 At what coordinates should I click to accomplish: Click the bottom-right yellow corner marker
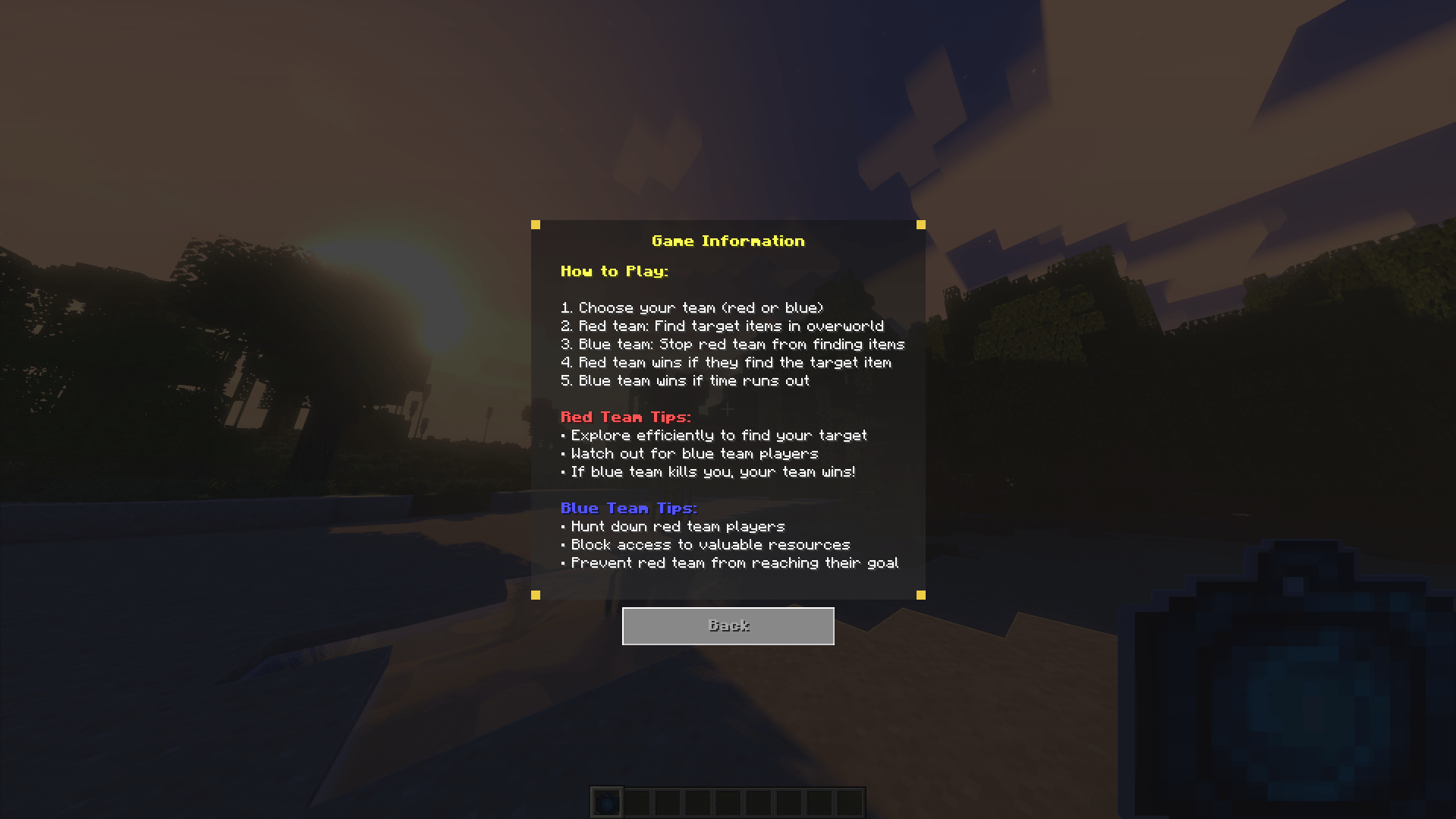920,594
